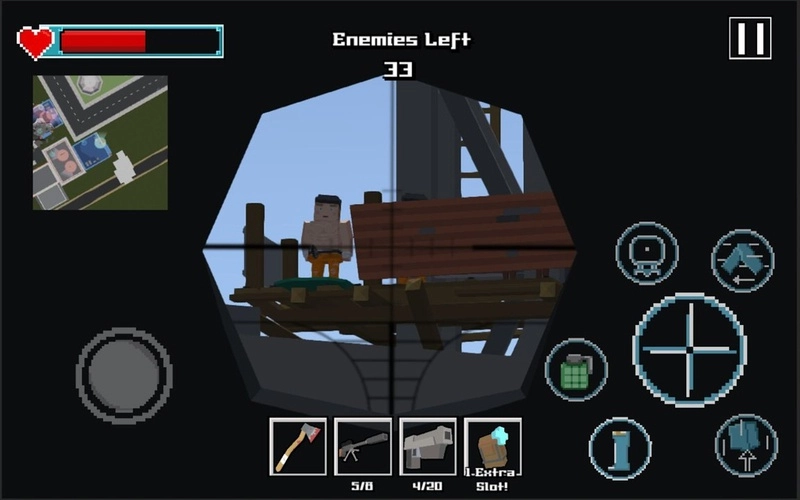Equip the sniper rifle slot
800x500 pixels.
click(x=362, y=445)
